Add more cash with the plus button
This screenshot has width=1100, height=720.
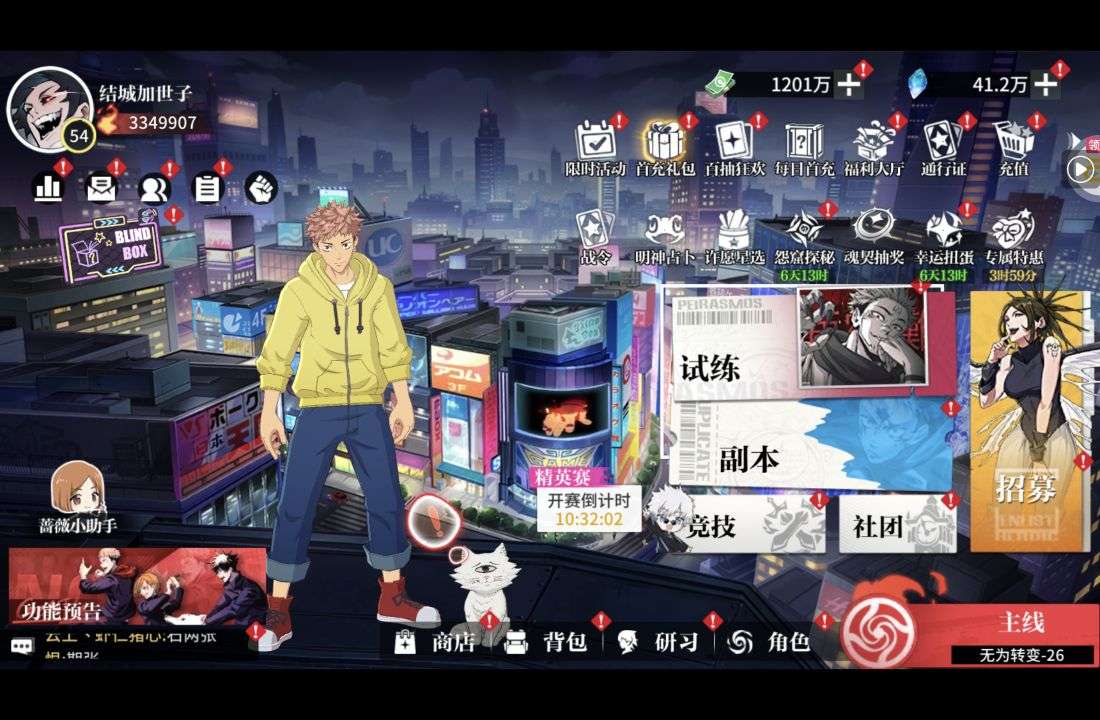[x=849, y=85]
